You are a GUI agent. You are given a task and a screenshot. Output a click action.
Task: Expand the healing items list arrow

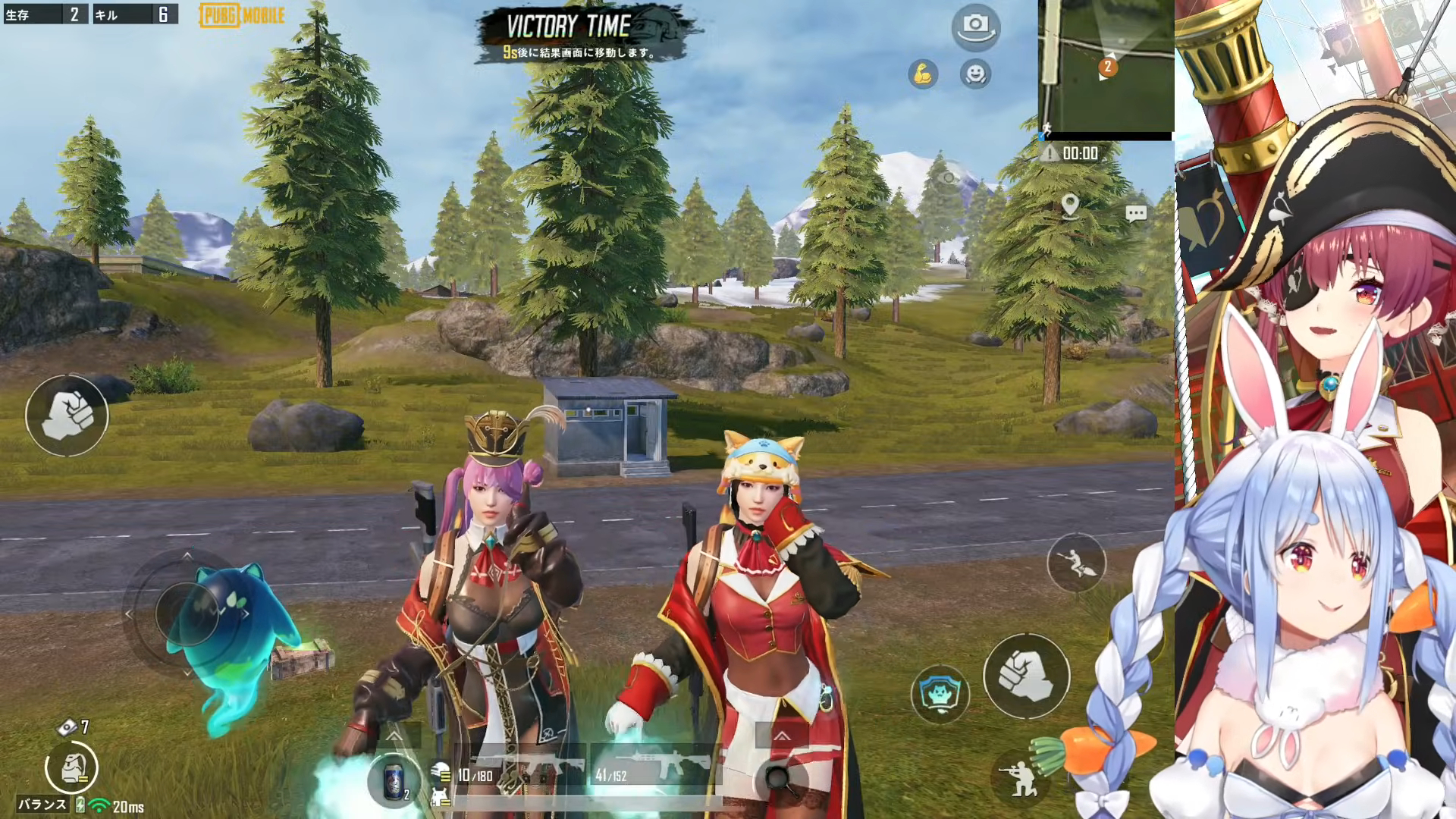[x=394, y=736]
